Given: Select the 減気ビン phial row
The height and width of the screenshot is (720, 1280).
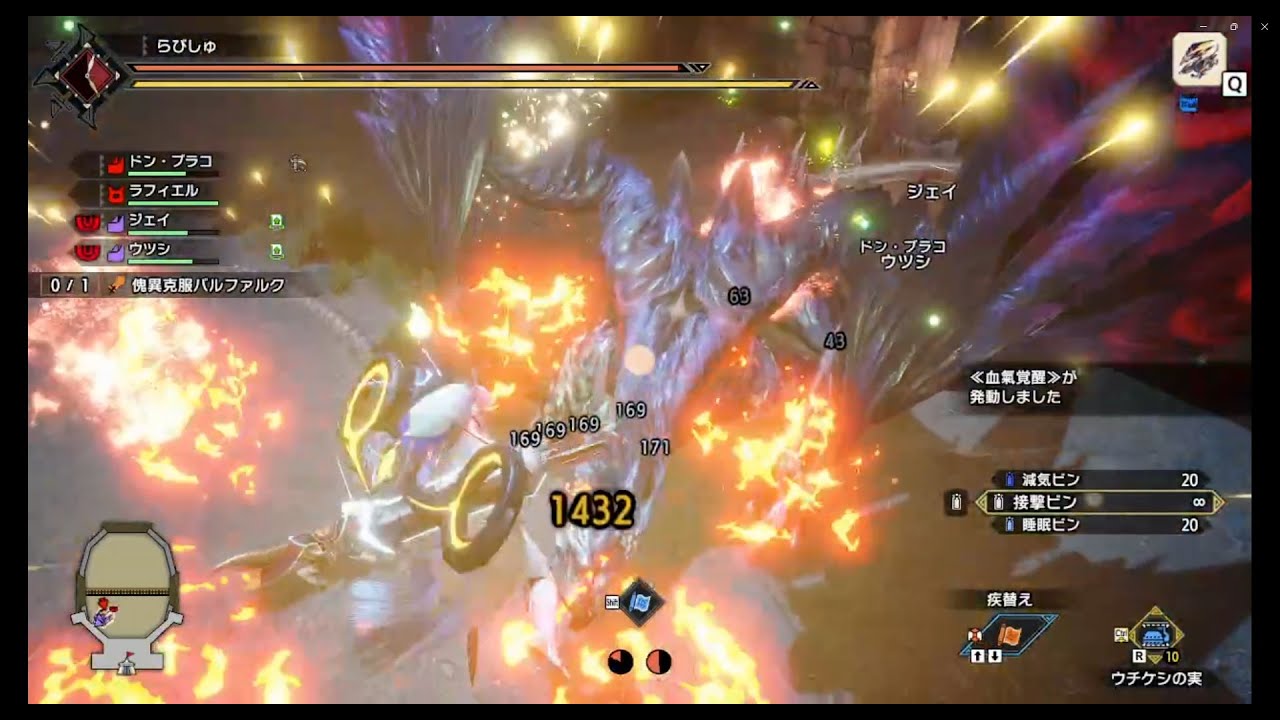Looking at the screenshot, I should [1100, 480].
